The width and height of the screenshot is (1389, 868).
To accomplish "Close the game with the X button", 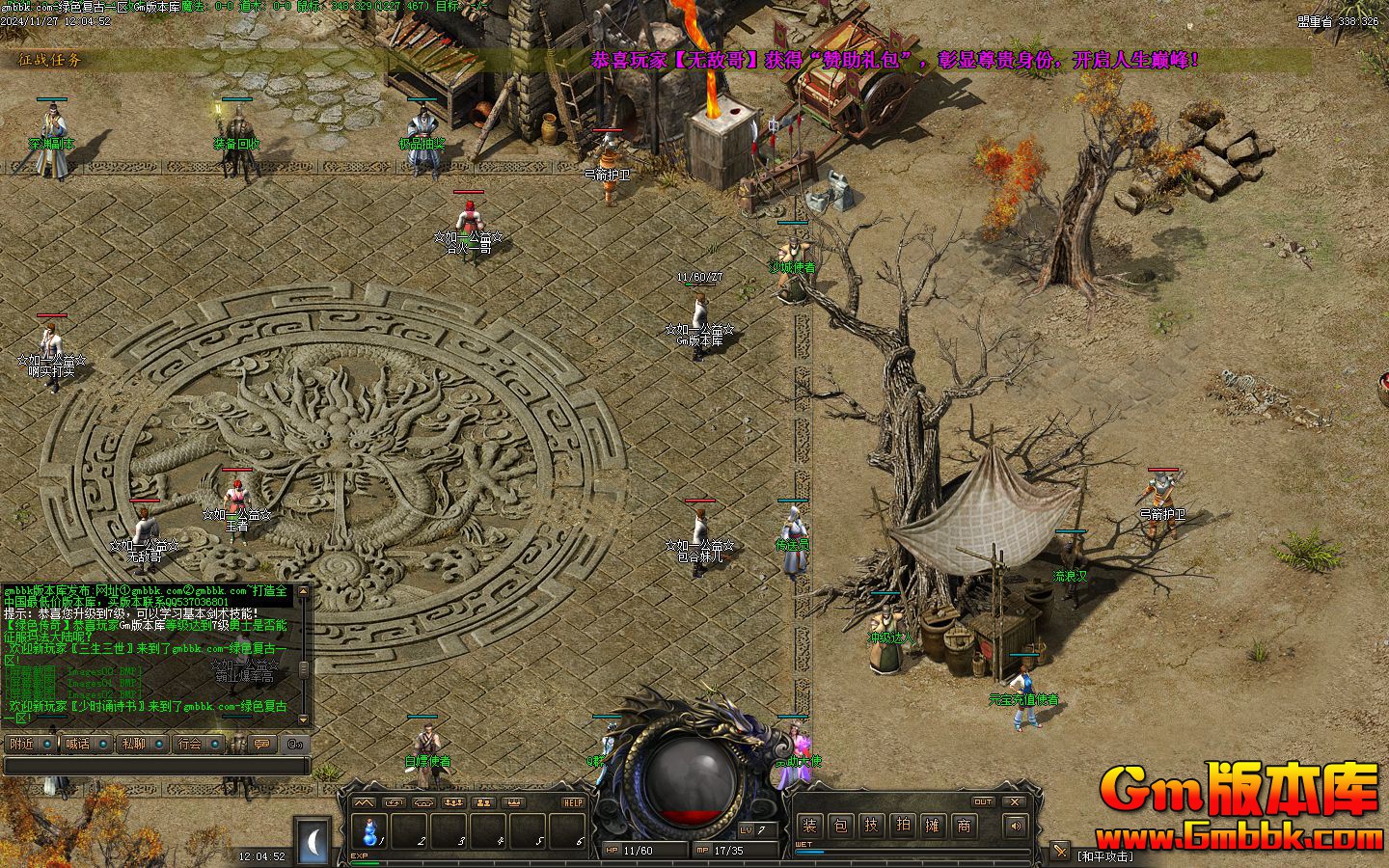I will 1013,801.
